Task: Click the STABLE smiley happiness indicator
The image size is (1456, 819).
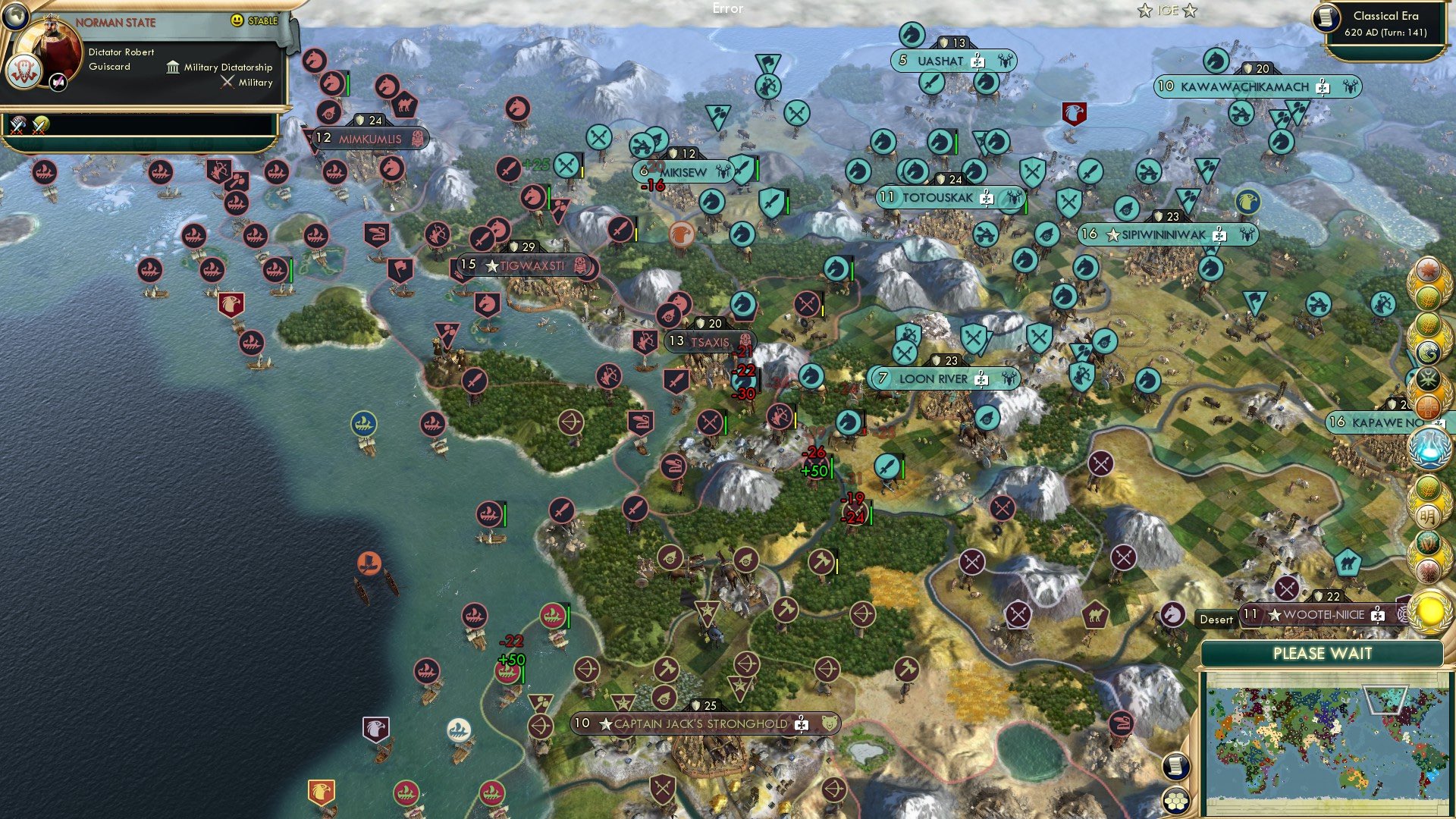Action: (x=237, y=20)
